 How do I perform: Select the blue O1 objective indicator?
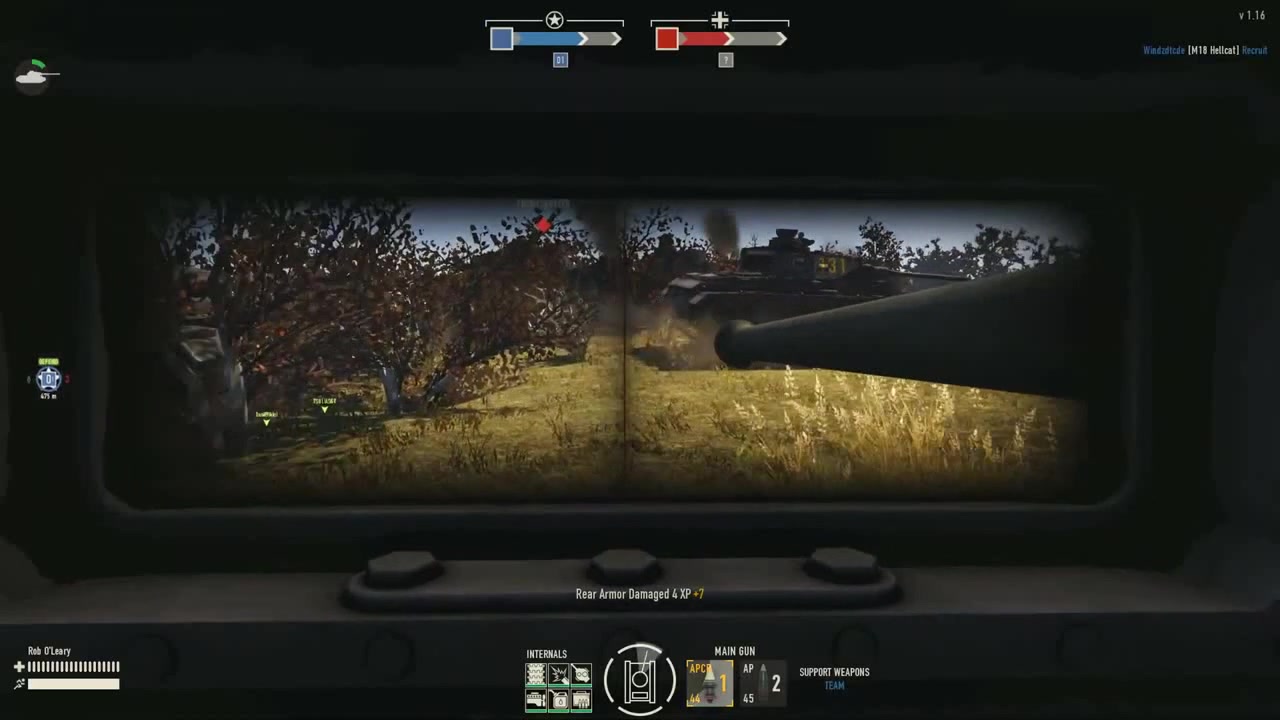pos(560,60)
